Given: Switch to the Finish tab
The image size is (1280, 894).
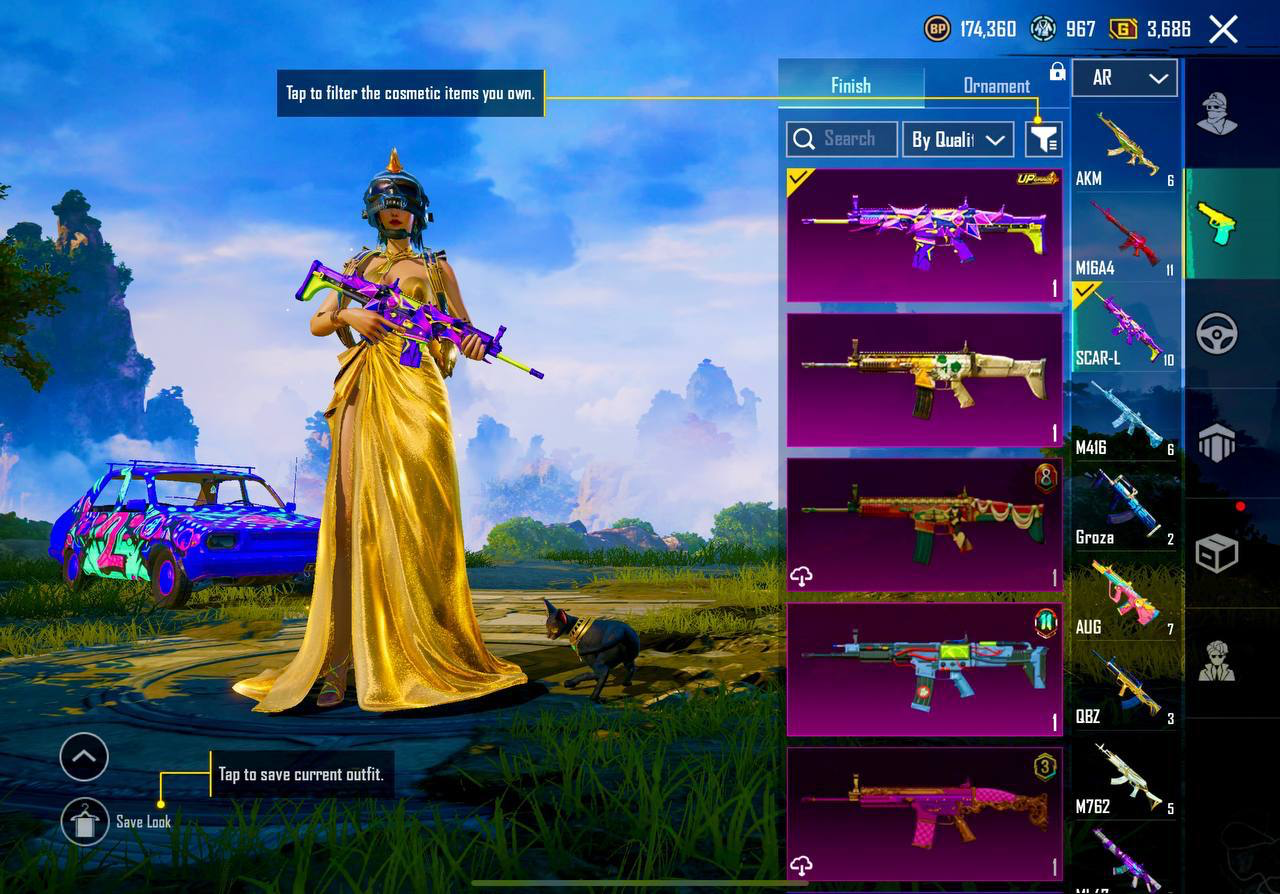Looking at the screenshot, I should [x=851, y=86].
